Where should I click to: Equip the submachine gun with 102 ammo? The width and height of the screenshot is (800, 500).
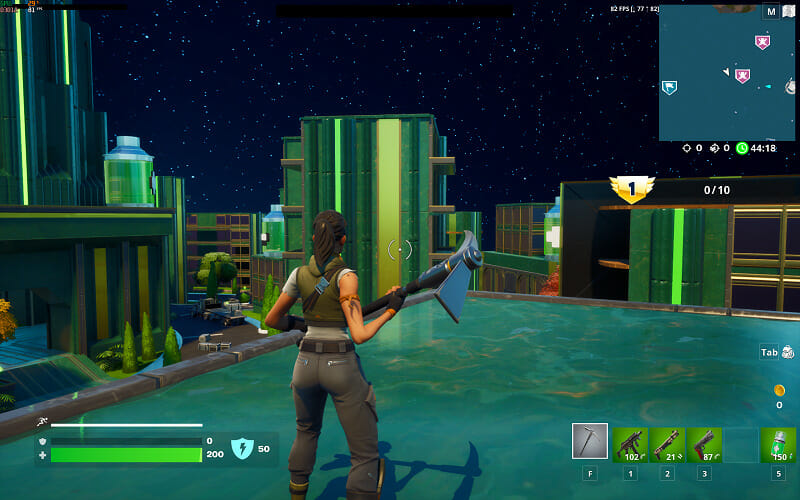(630, 444)
